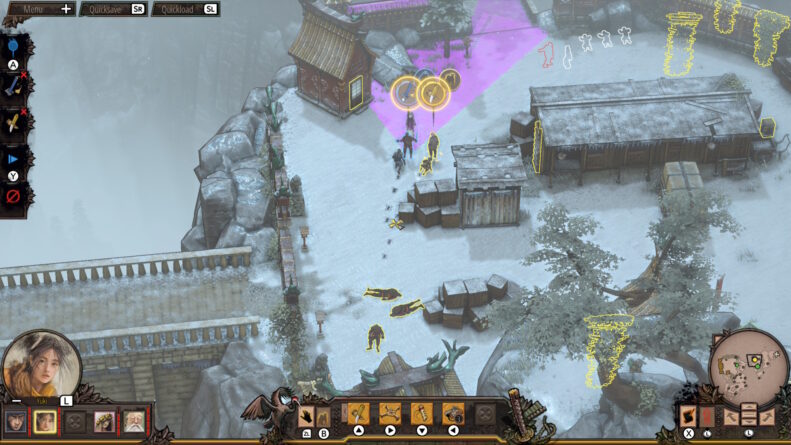This screenshot has height=445, width=791.
Task: Toggle the orange scroll icon beside the minimap
Action: [x=688, y=415]
